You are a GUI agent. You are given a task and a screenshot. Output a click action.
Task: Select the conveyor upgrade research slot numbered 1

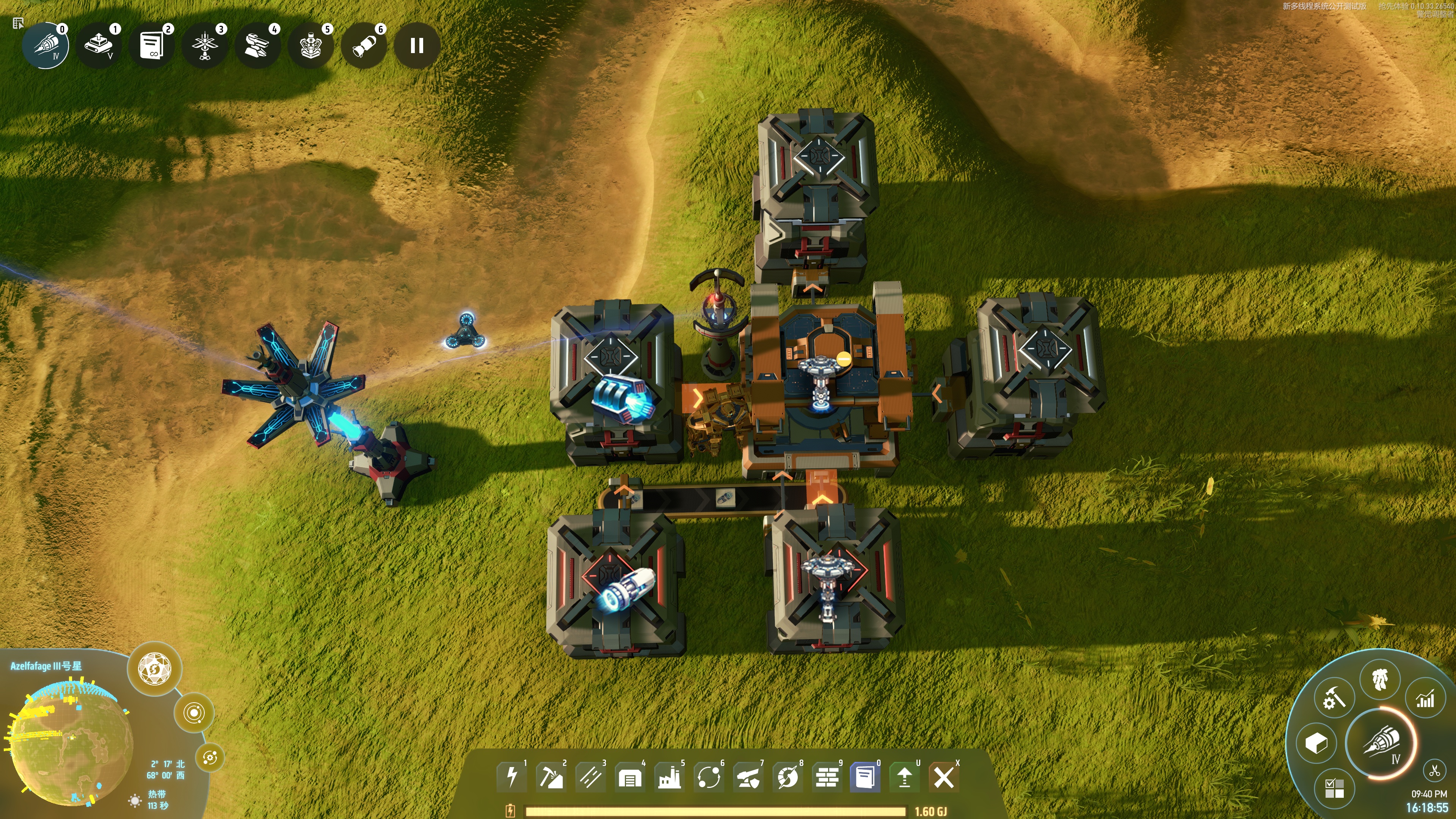click(99, 46)
